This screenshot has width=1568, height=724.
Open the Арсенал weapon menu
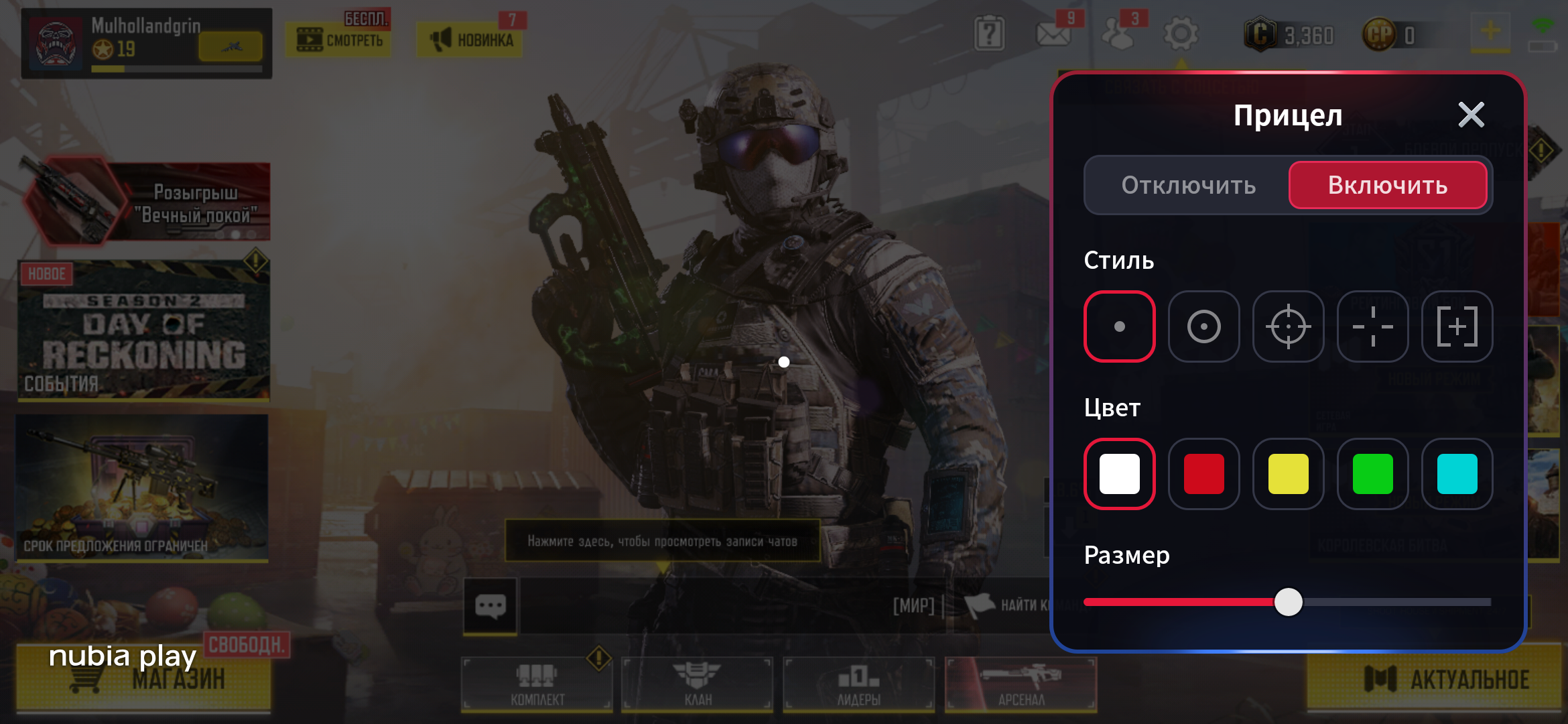[x=1021, y=684]
